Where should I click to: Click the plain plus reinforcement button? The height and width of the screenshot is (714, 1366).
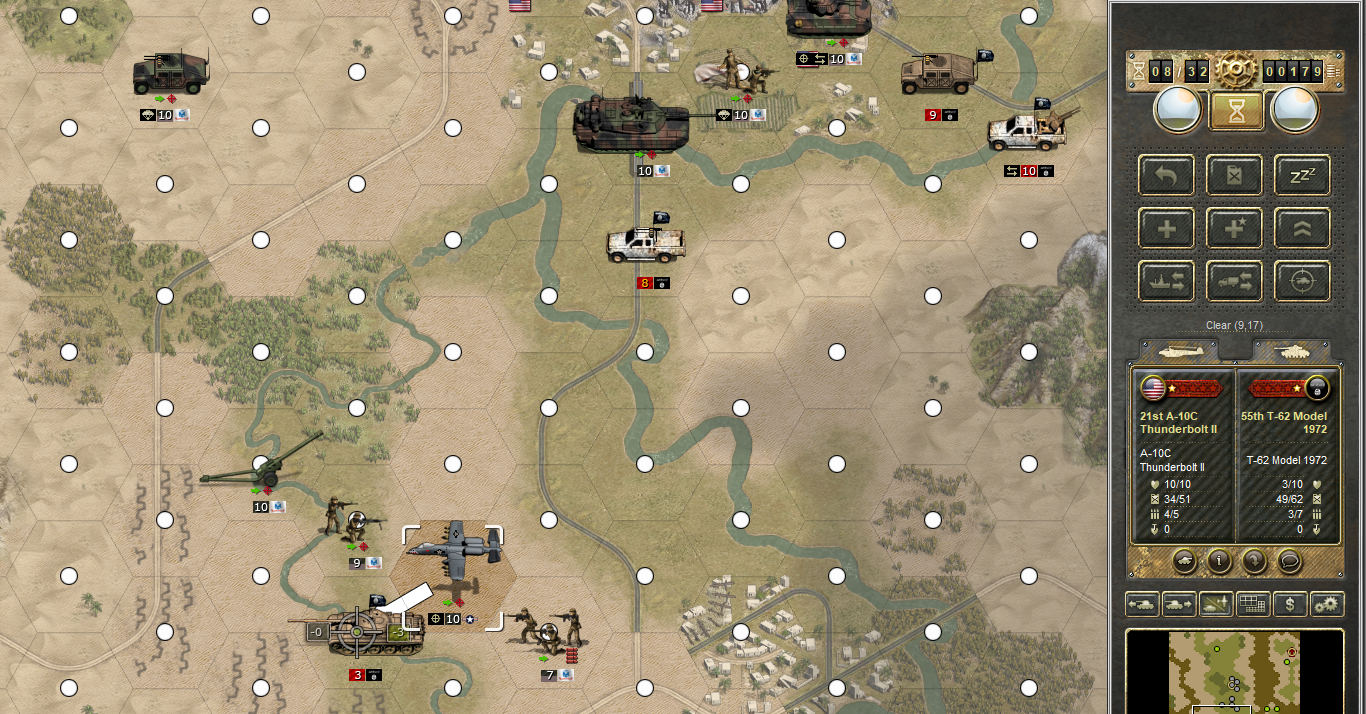pyautogui.click(x=1166, y=228)
